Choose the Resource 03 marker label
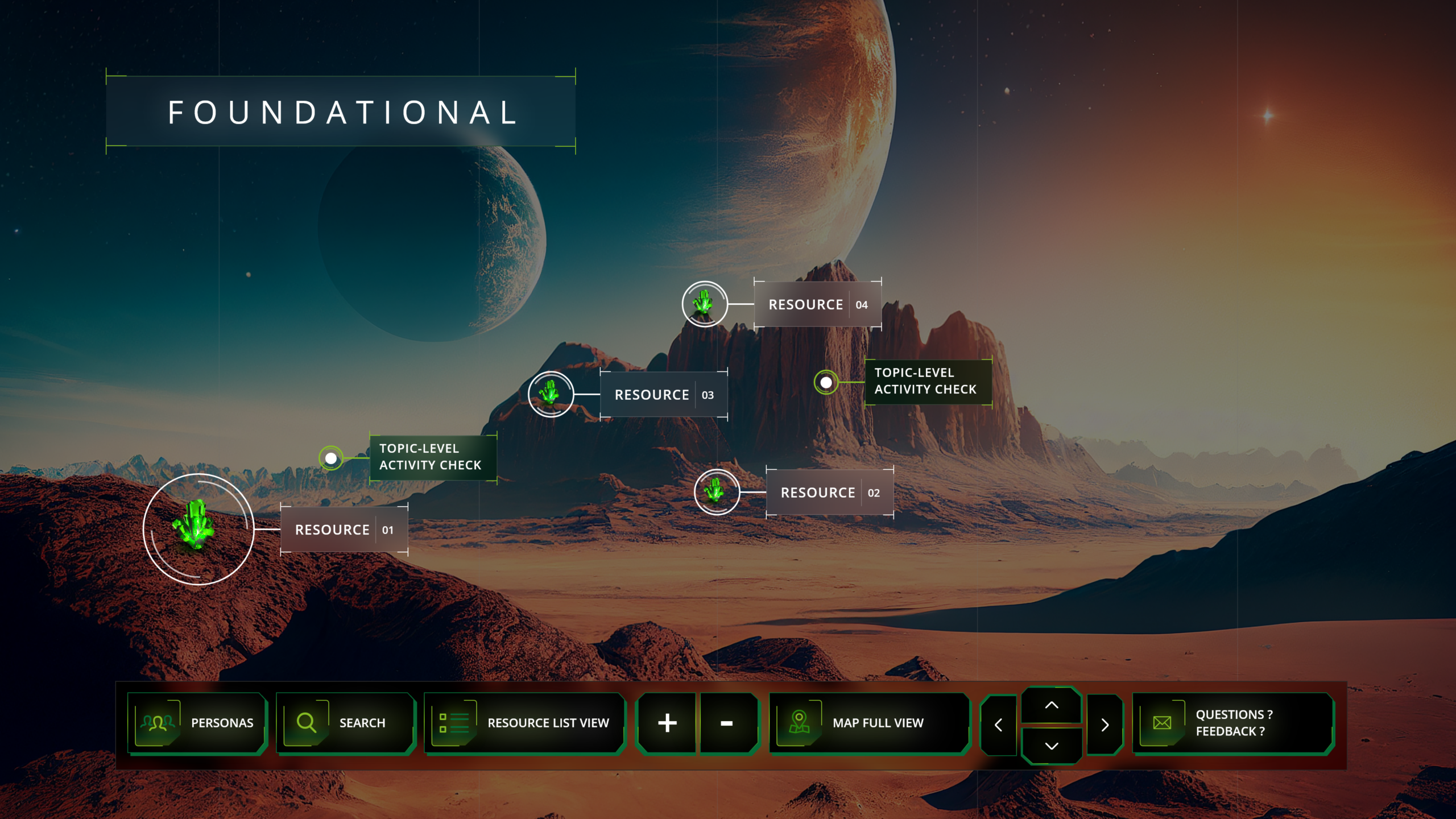The image size is (1456, 819). coord(664,395)
